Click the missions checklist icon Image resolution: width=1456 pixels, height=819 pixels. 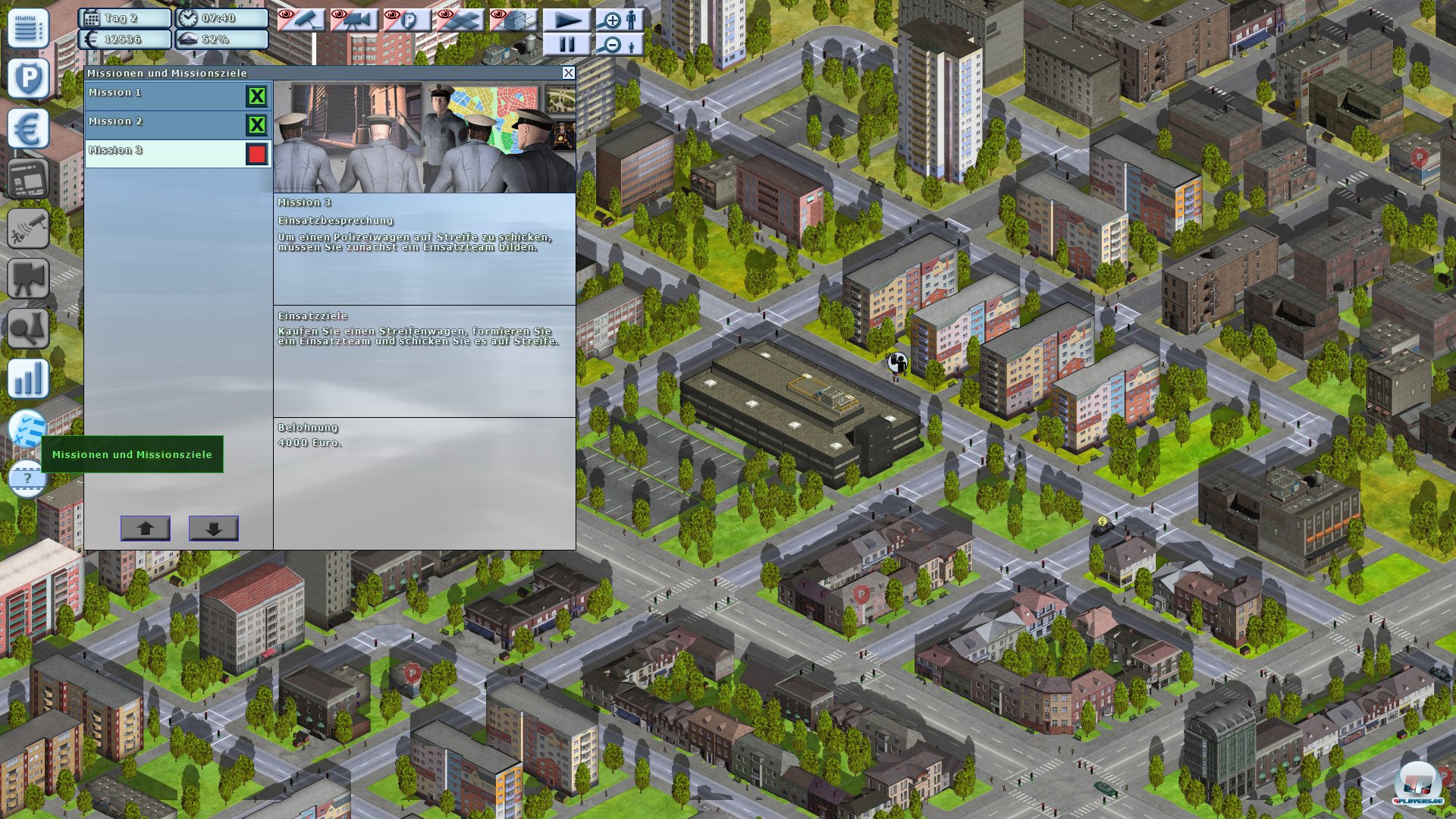click(x=28, y=429)
